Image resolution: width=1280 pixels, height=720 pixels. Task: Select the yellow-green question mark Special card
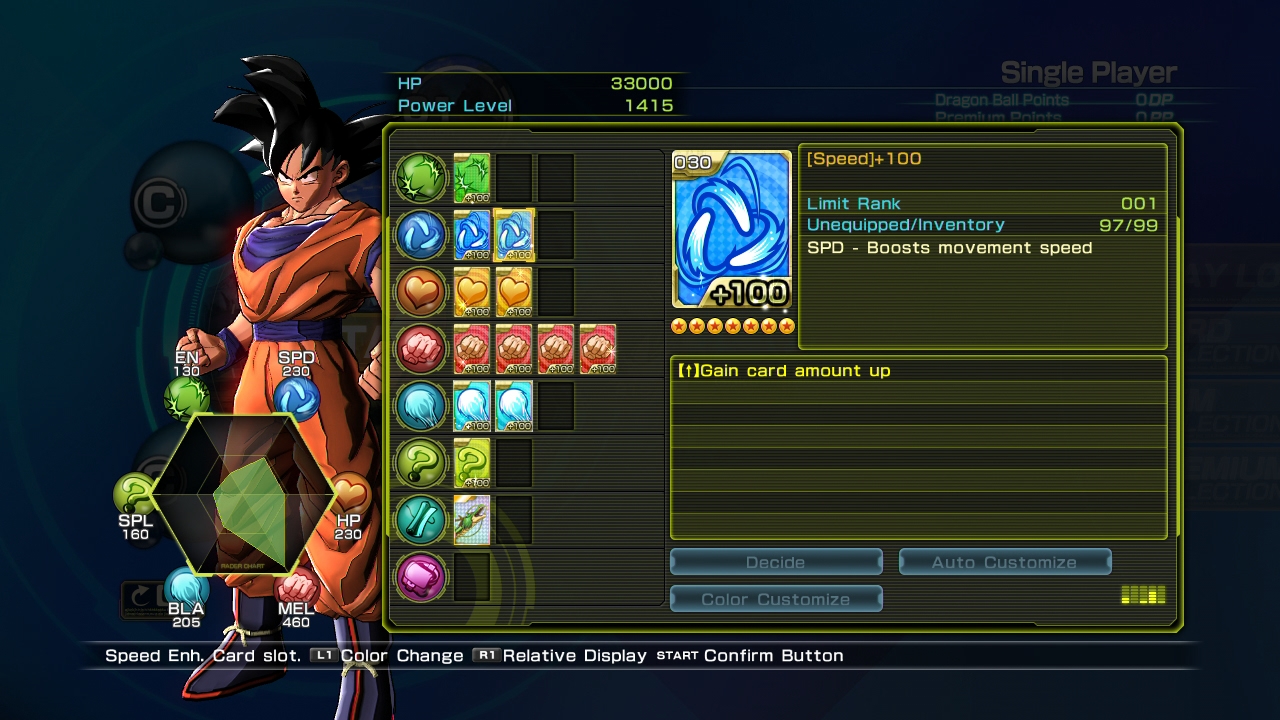tap(472, 464)
